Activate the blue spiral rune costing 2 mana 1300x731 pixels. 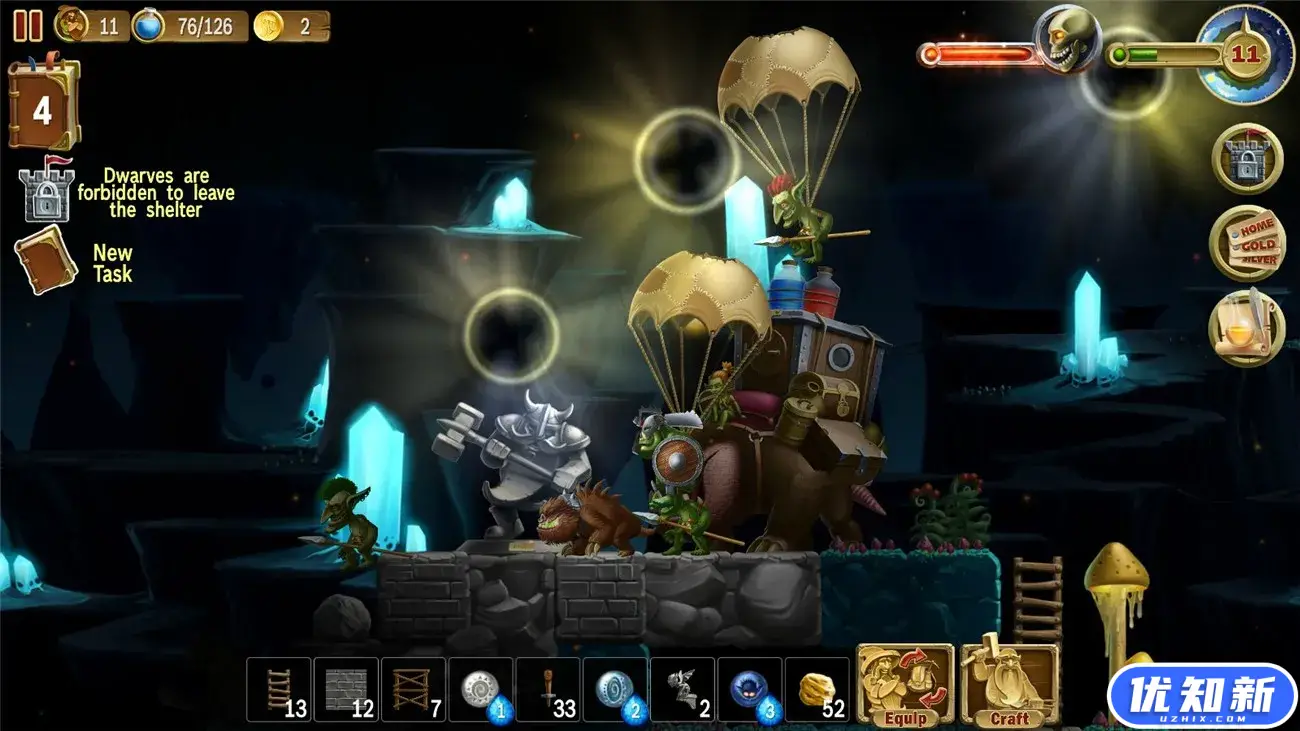tap(616, 690)
